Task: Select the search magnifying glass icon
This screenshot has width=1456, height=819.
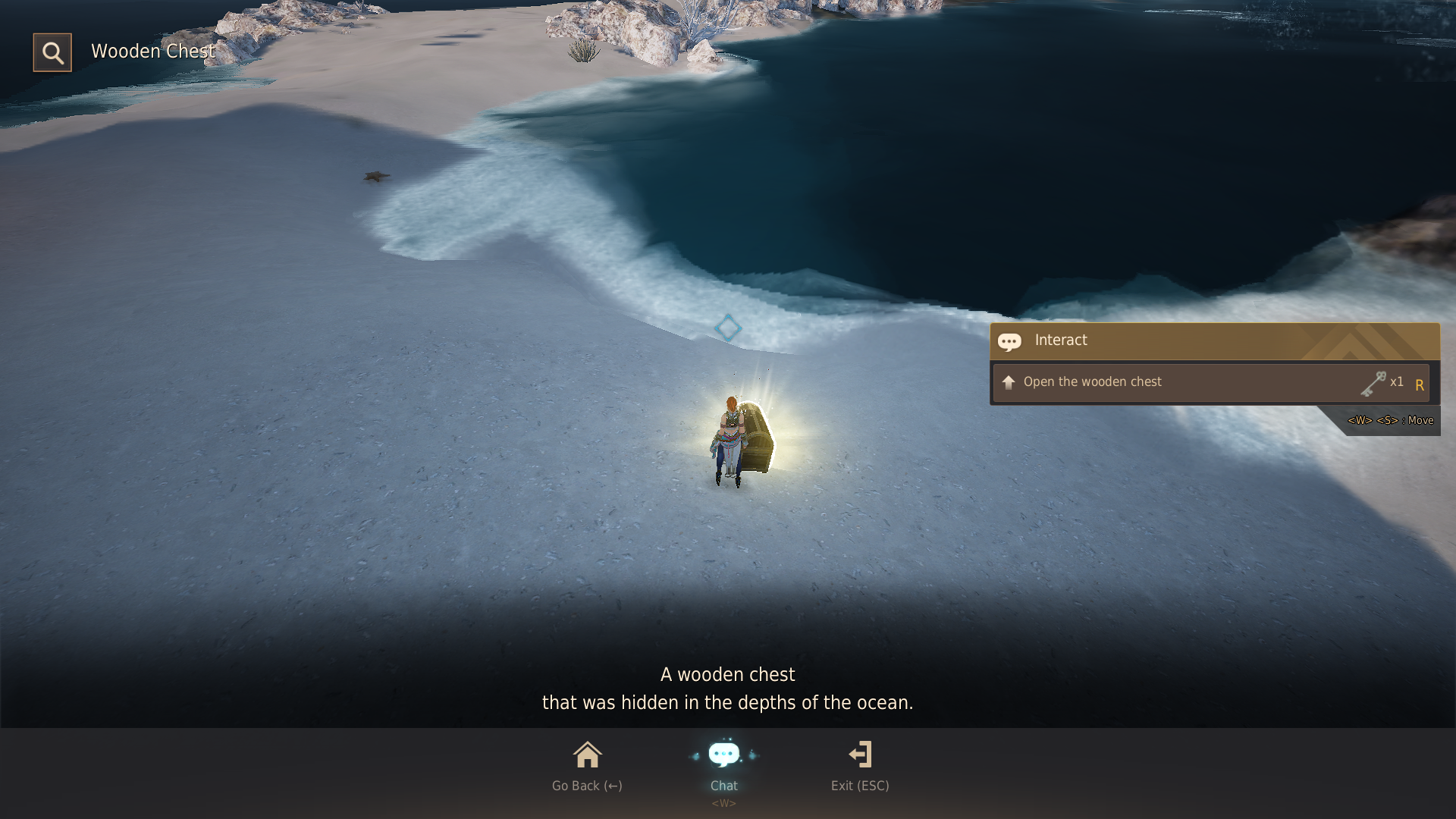Action: coord(52,52)
